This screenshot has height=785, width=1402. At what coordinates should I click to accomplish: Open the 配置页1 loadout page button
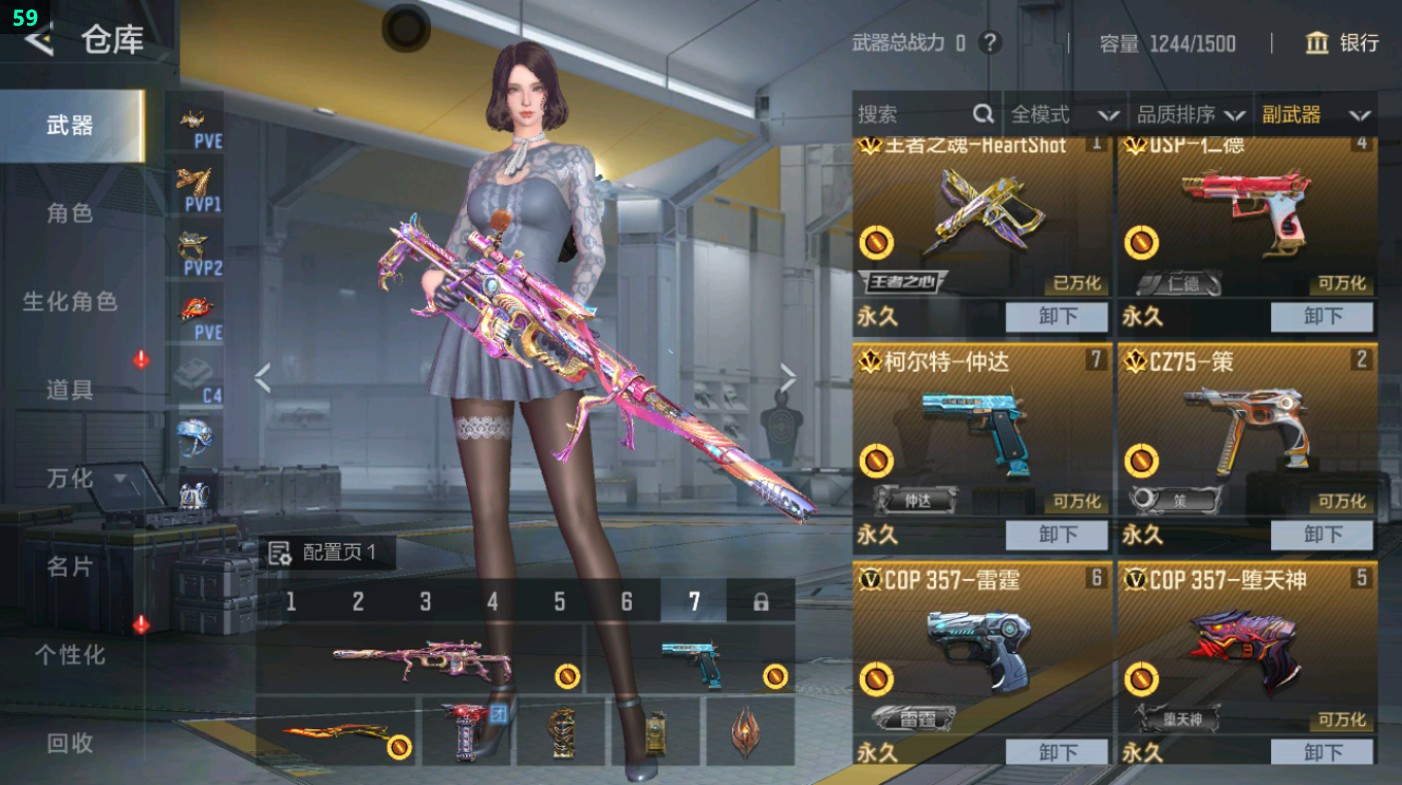[326, 553]
